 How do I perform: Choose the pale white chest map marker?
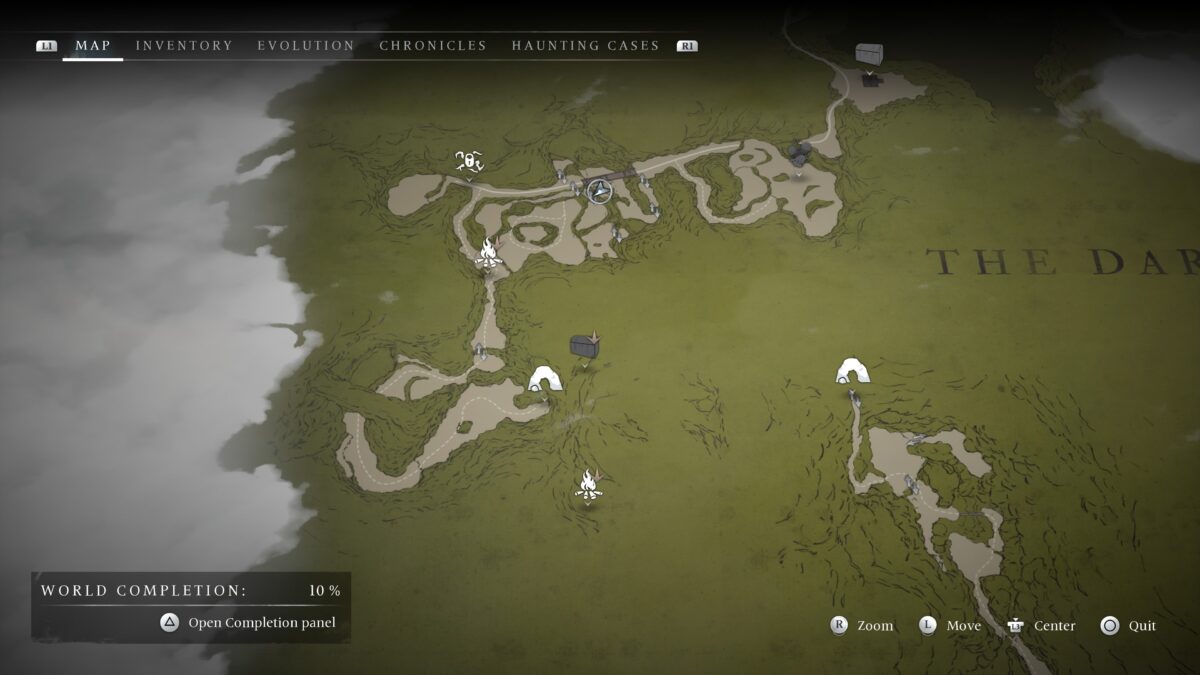point(870,54)
